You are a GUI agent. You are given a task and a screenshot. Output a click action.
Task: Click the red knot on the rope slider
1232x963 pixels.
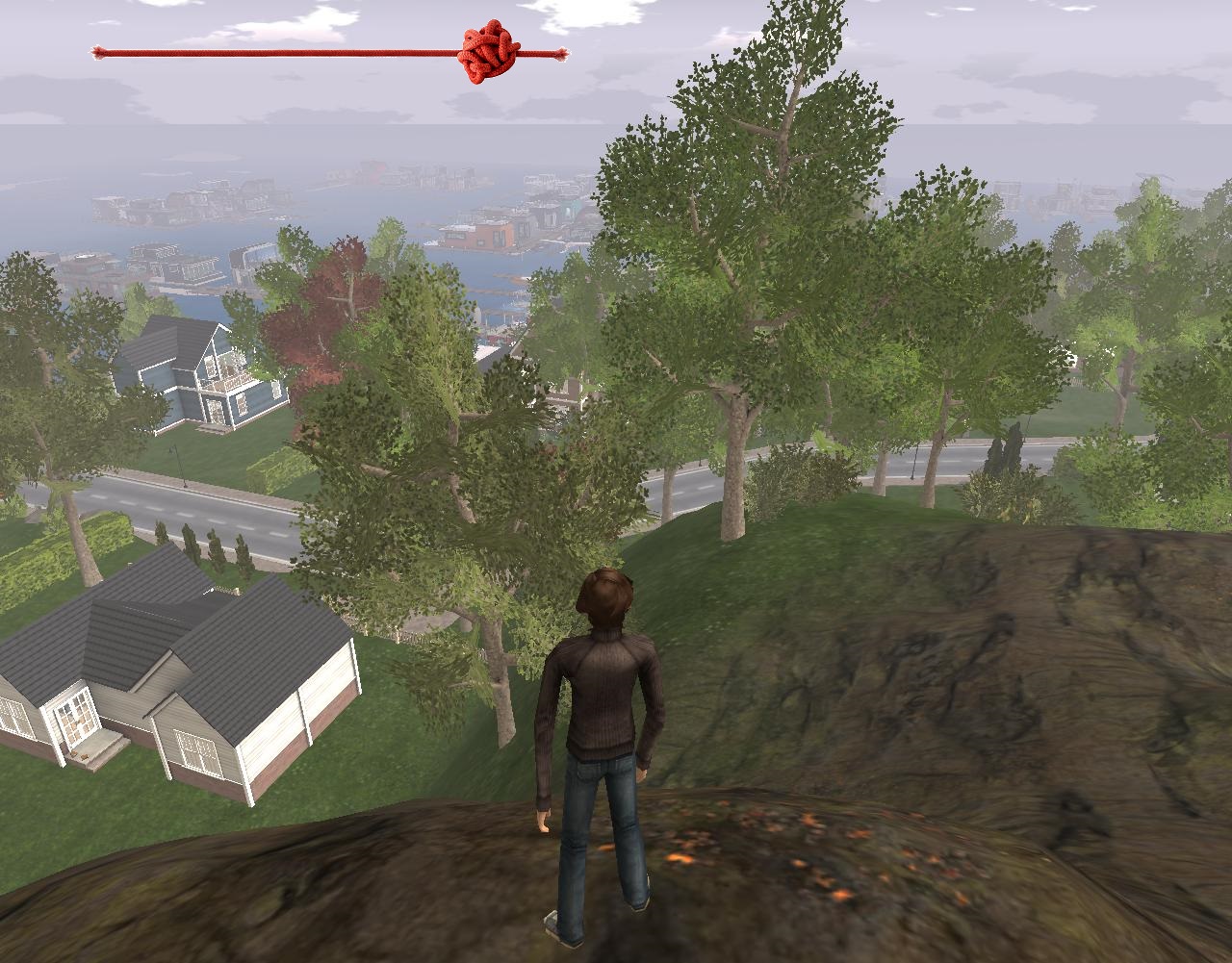[x=488, y=54]
